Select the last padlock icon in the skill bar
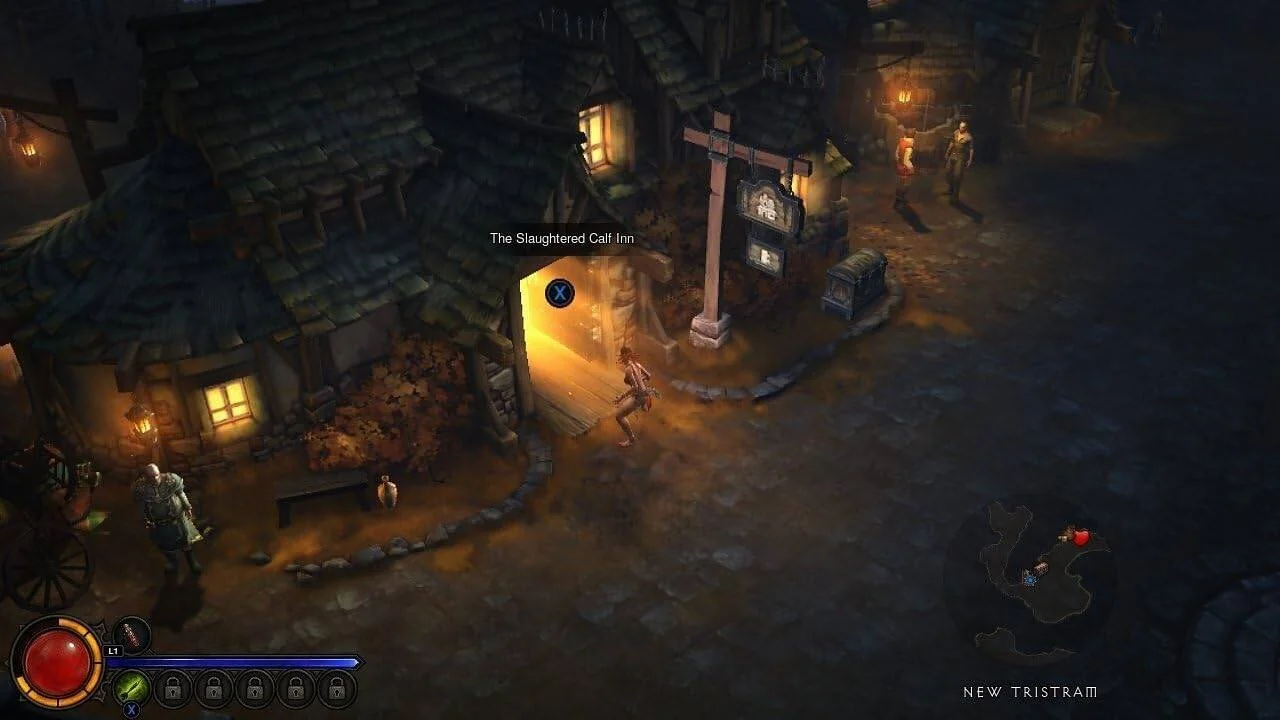The width and height of the screenshot is (1280, 720). point(337,690)
